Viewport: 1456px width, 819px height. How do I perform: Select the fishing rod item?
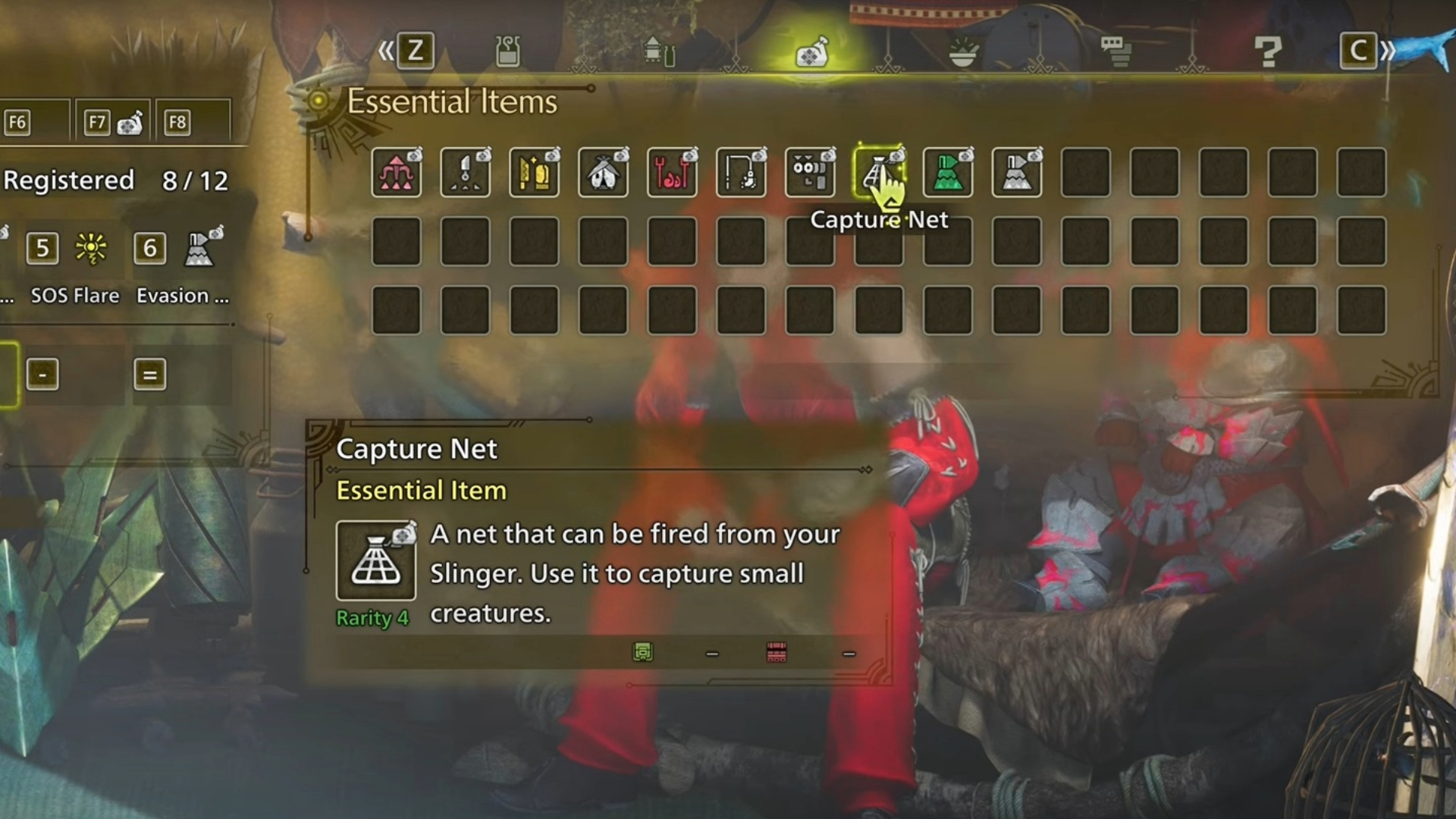pos(741,173)
